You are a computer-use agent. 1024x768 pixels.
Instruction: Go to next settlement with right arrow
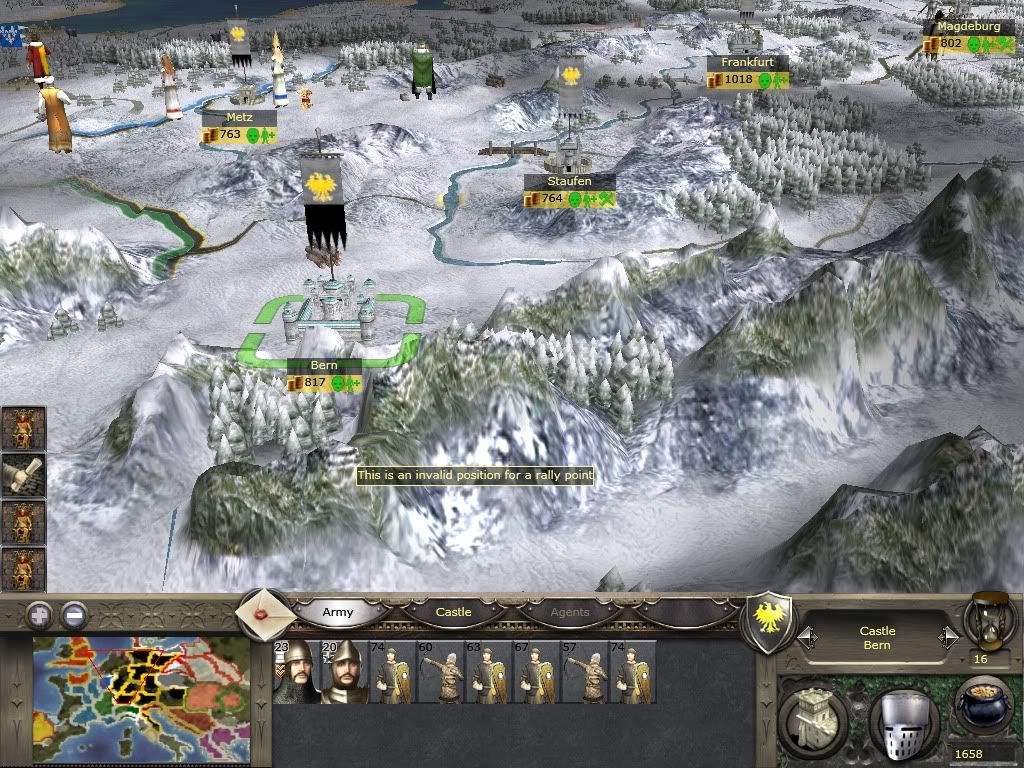(x=947, y=638)
